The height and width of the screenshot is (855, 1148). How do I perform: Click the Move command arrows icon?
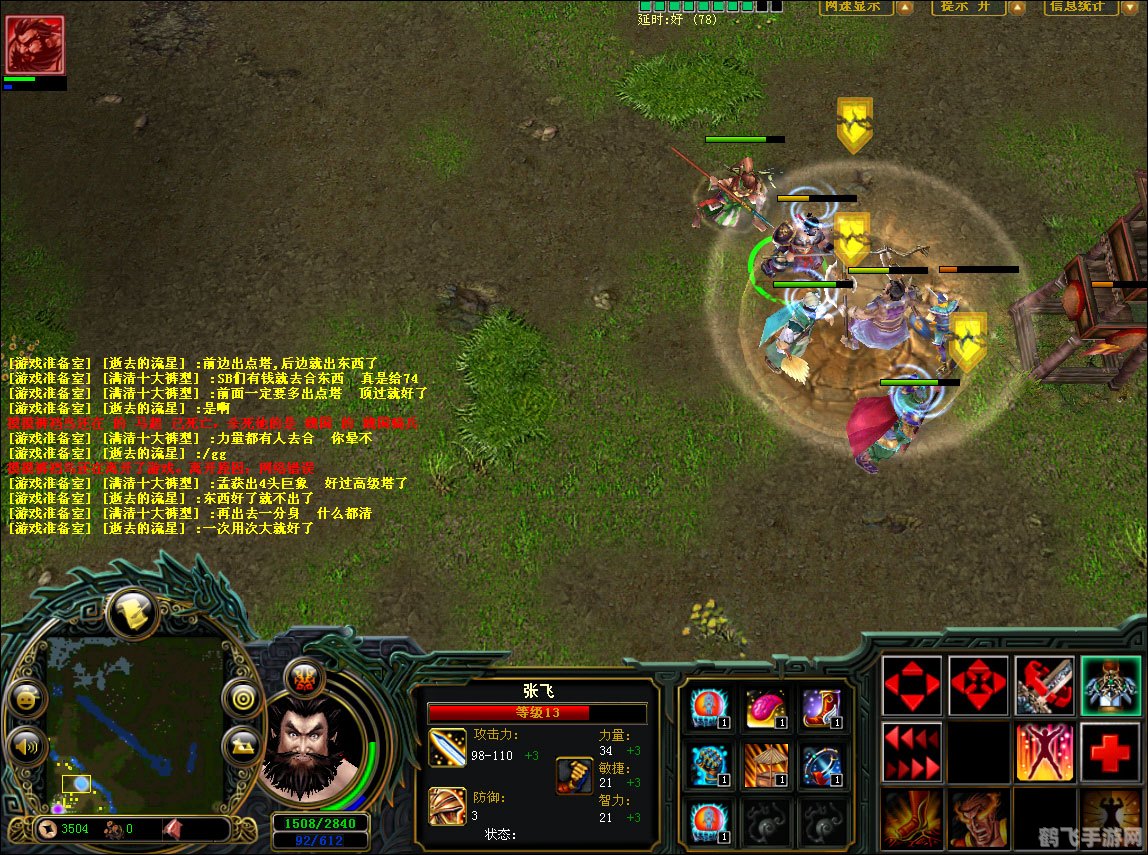(911, 686)
